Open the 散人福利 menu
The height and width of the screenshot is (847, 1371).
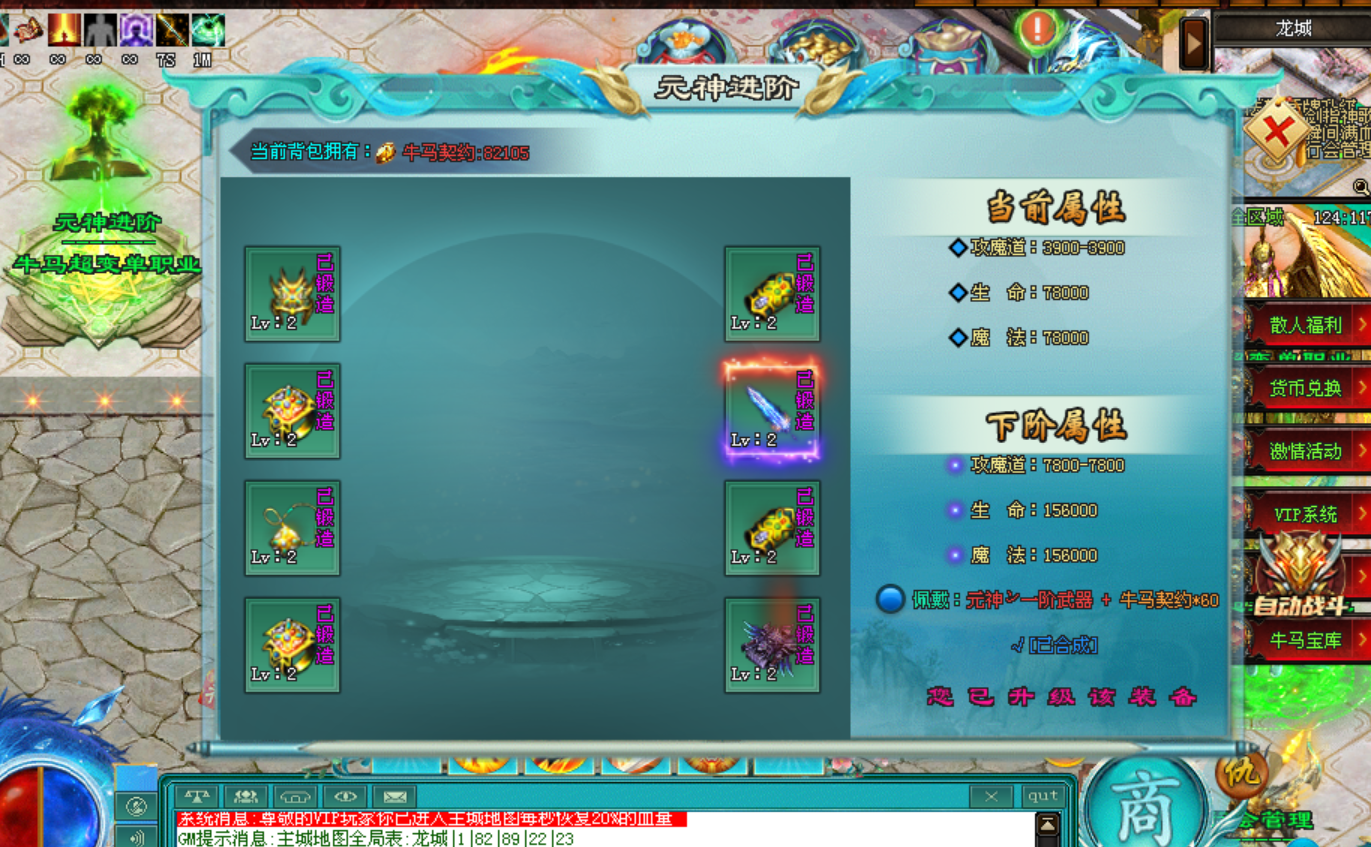point(1306,325)
